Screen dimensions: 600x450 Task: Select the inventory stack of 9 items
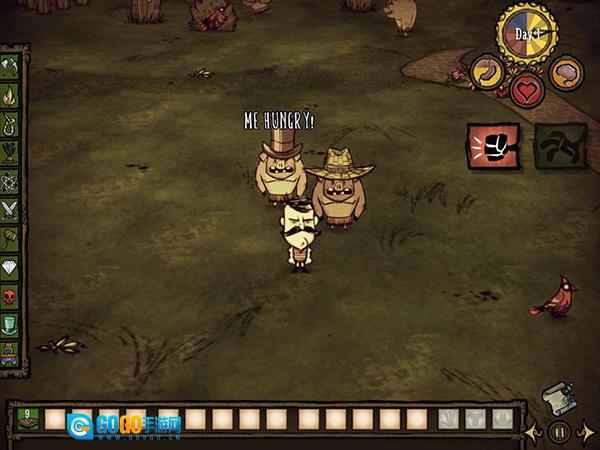pyautogui.click(x=27, y=419)
